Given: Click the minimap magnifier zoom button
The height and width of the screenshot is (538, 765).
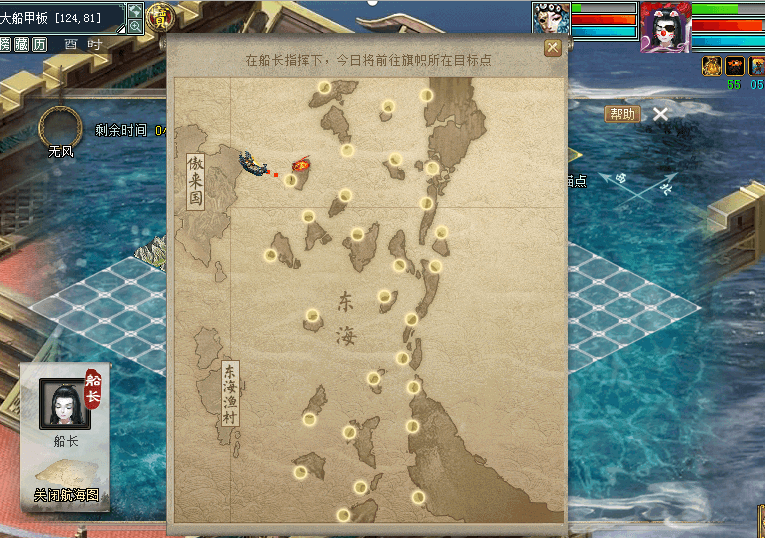Looking at the screenshot, I should click(x=135, y=27).
